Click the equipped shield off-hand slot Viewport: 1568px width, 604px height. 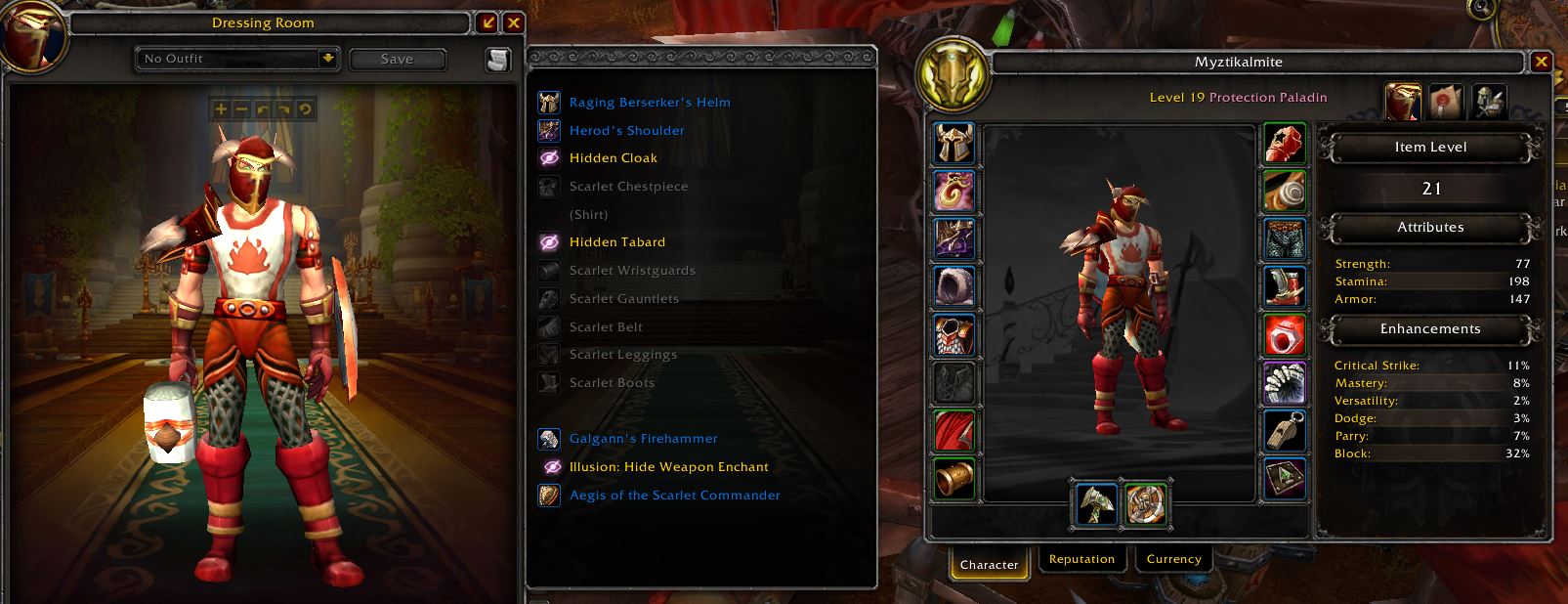coord(1145,503)
